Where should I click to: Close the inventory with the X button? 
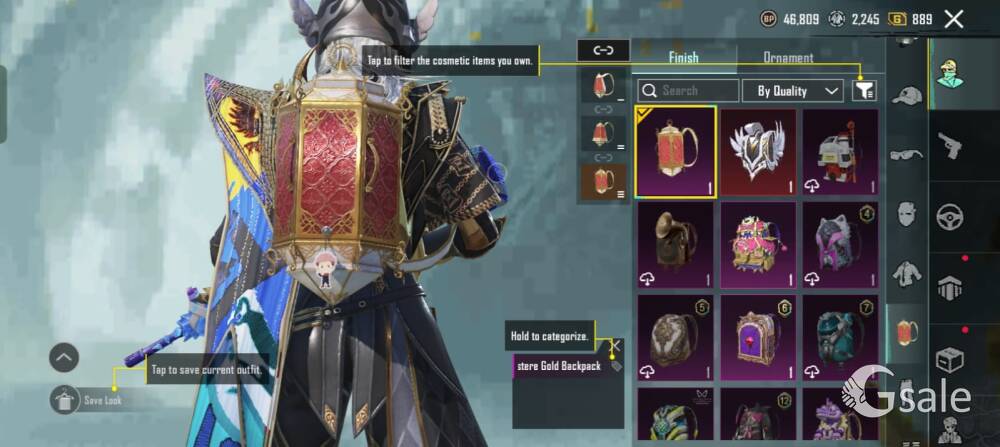point(954,18)
